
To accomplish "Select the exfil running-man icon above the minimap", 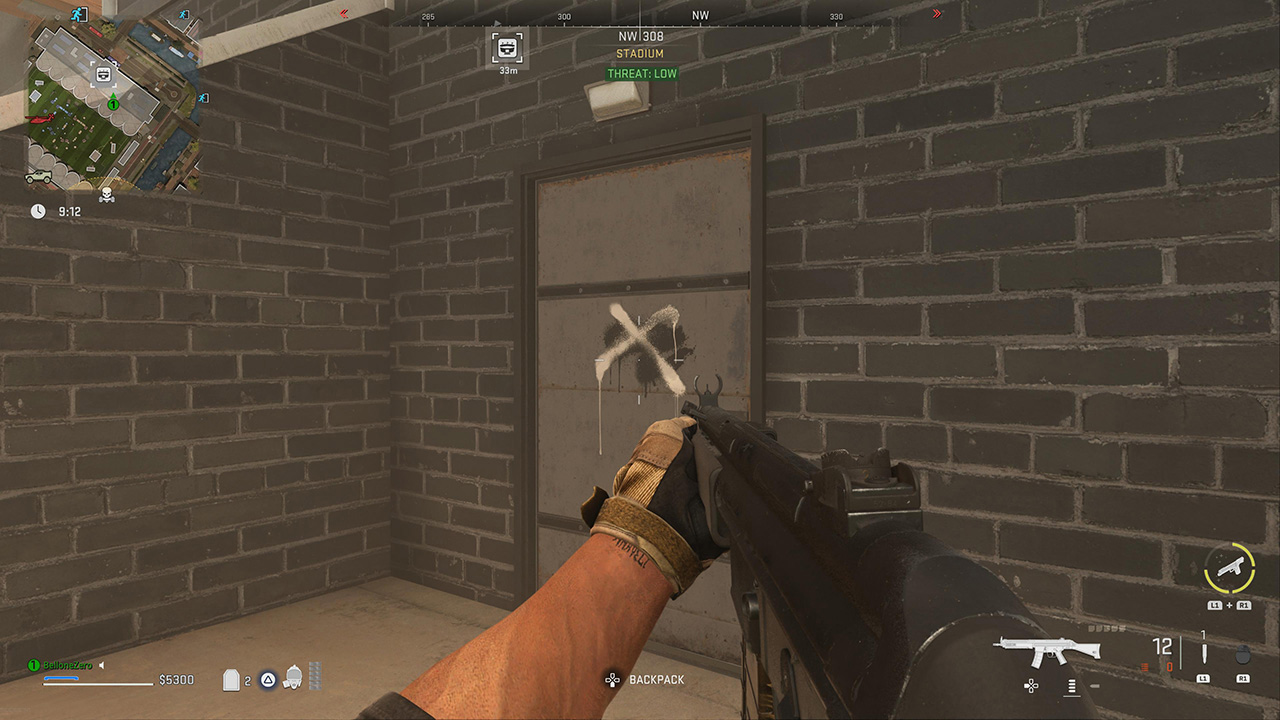I will 78,14.
